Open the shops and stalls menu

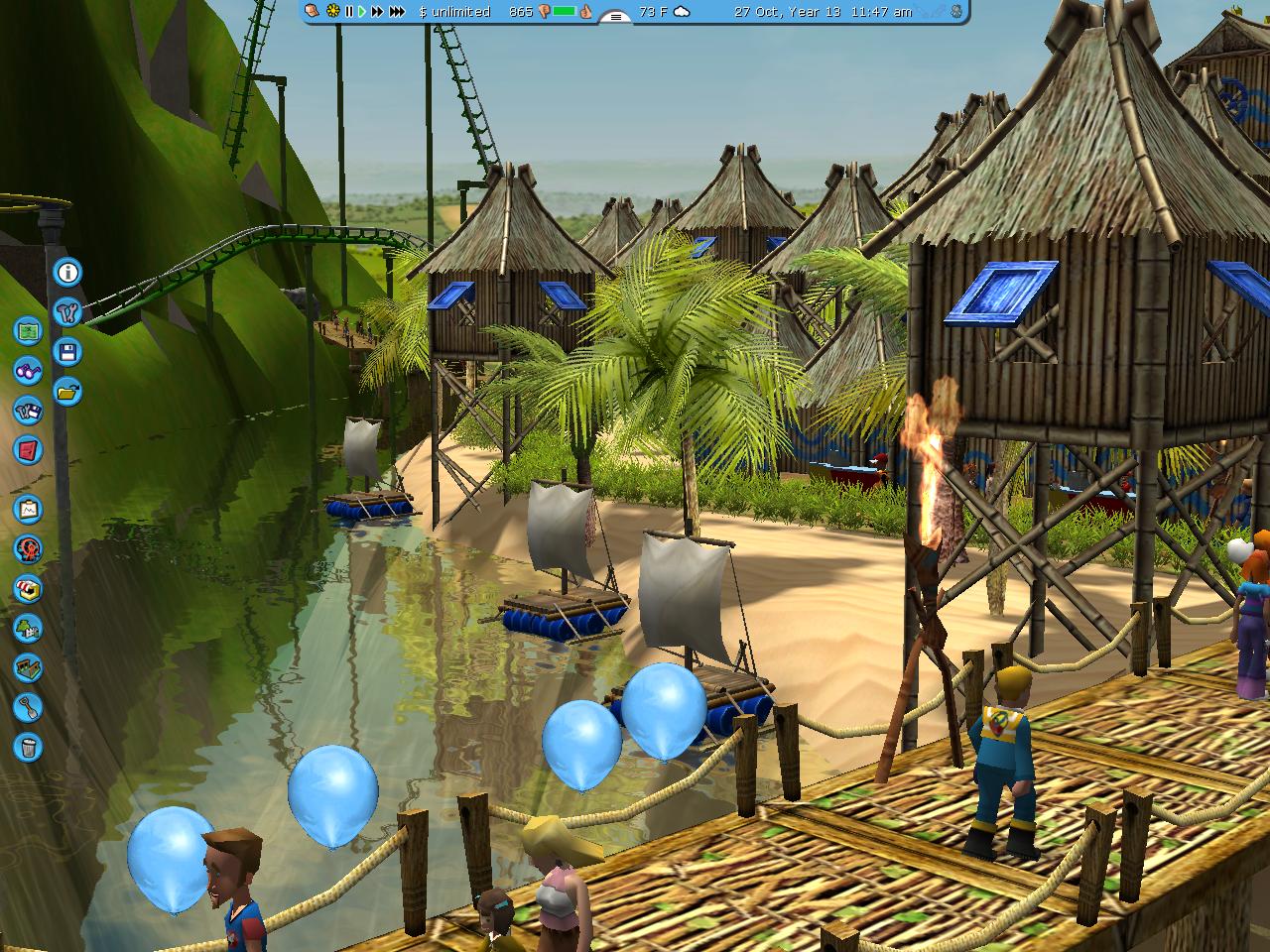tap(28, 588)
